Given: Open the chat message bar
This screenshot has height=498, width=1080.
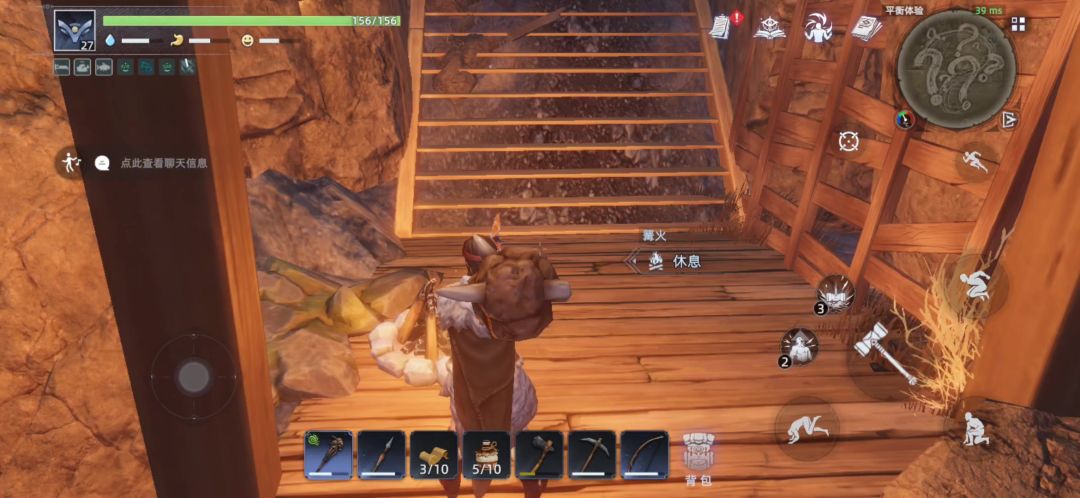Looking at the screenshot, I should [152, 162].
